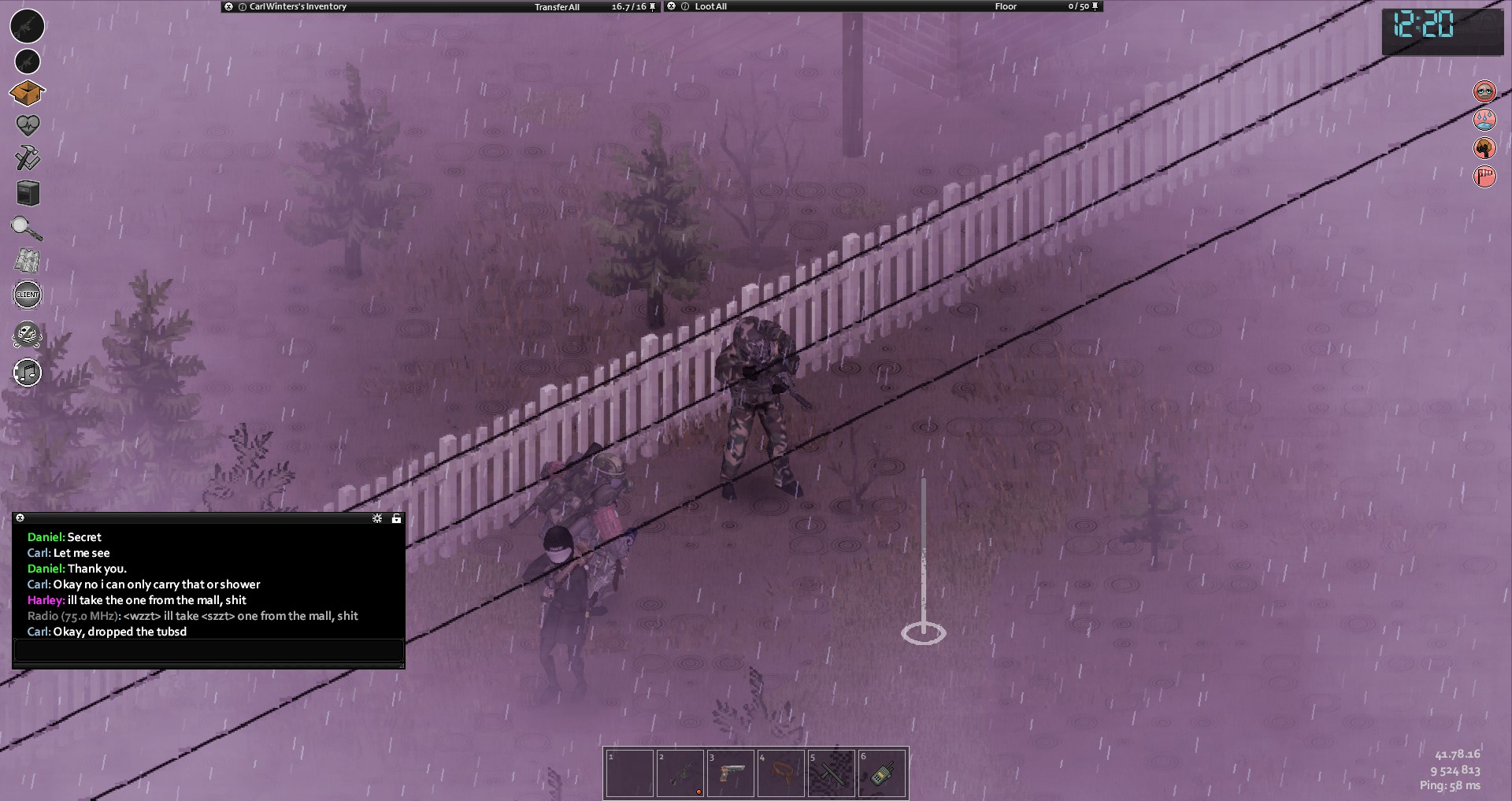Click Transfer All in inventory header
The image size is (1512, 801).
click(x=557, y=7)
